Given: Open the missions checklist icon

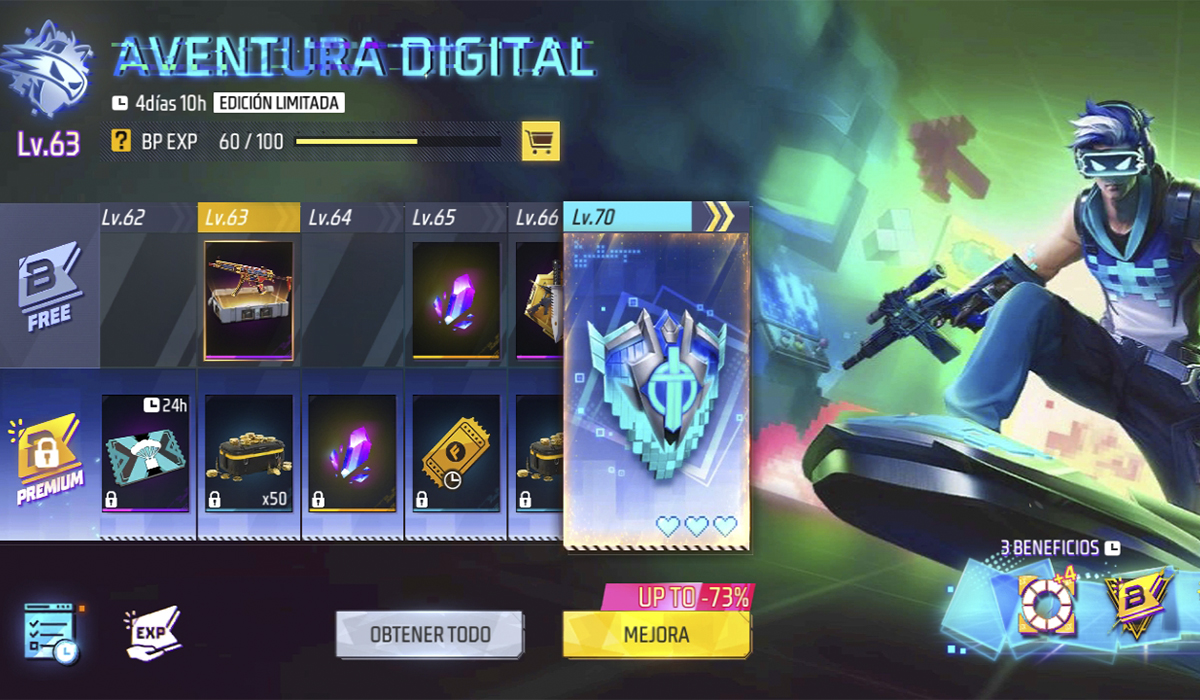Looking at the screenshot, I should 50,633.
